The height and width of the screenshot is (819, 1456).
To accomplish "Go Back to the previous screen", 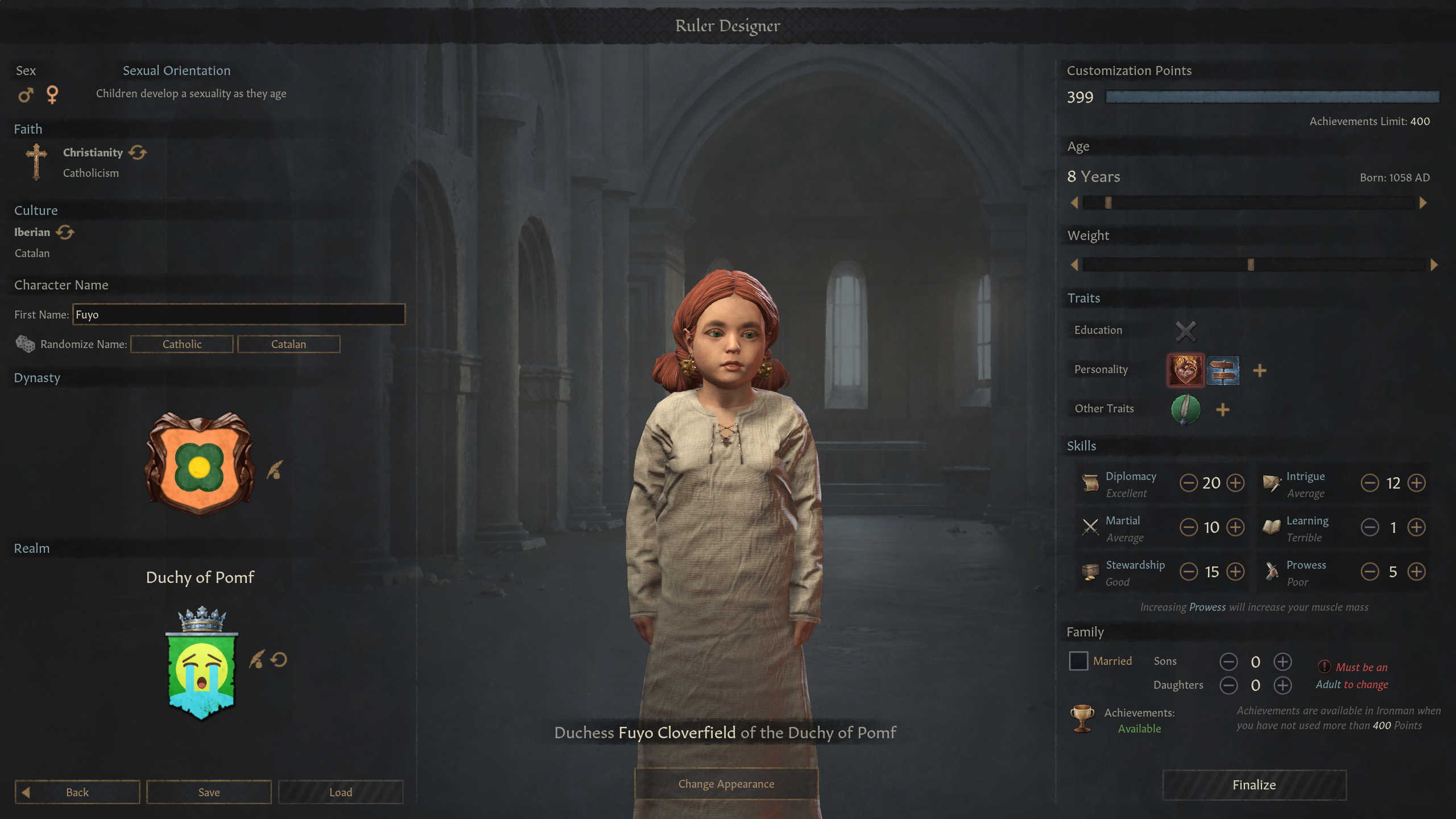I will tap(77, 792).
